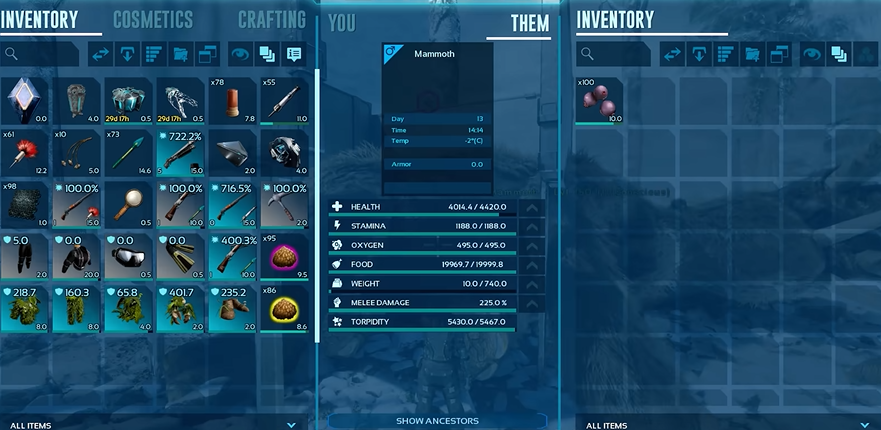
Task: Choose the 722.2% shotgun slot
Action: point(181,153)
